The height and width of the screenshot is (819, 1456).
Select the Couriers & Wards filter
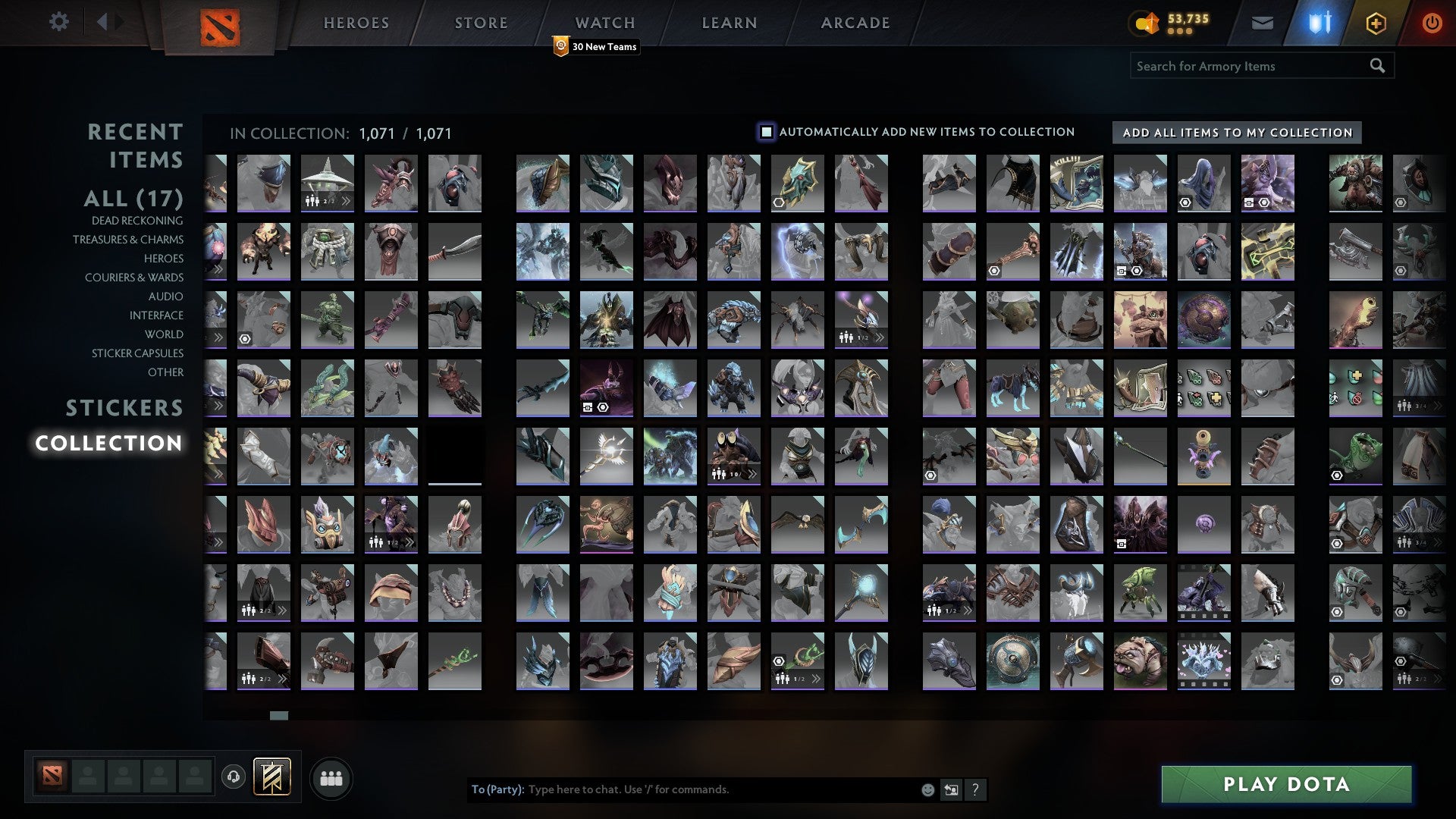pyautogui.click(x=133, y=278)
